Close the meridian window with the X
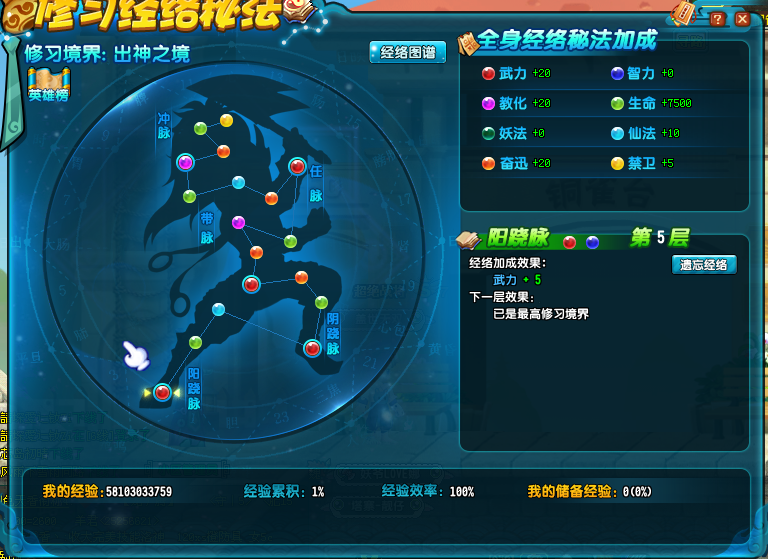This screenshot has width=768, height=559. point(742,19)
